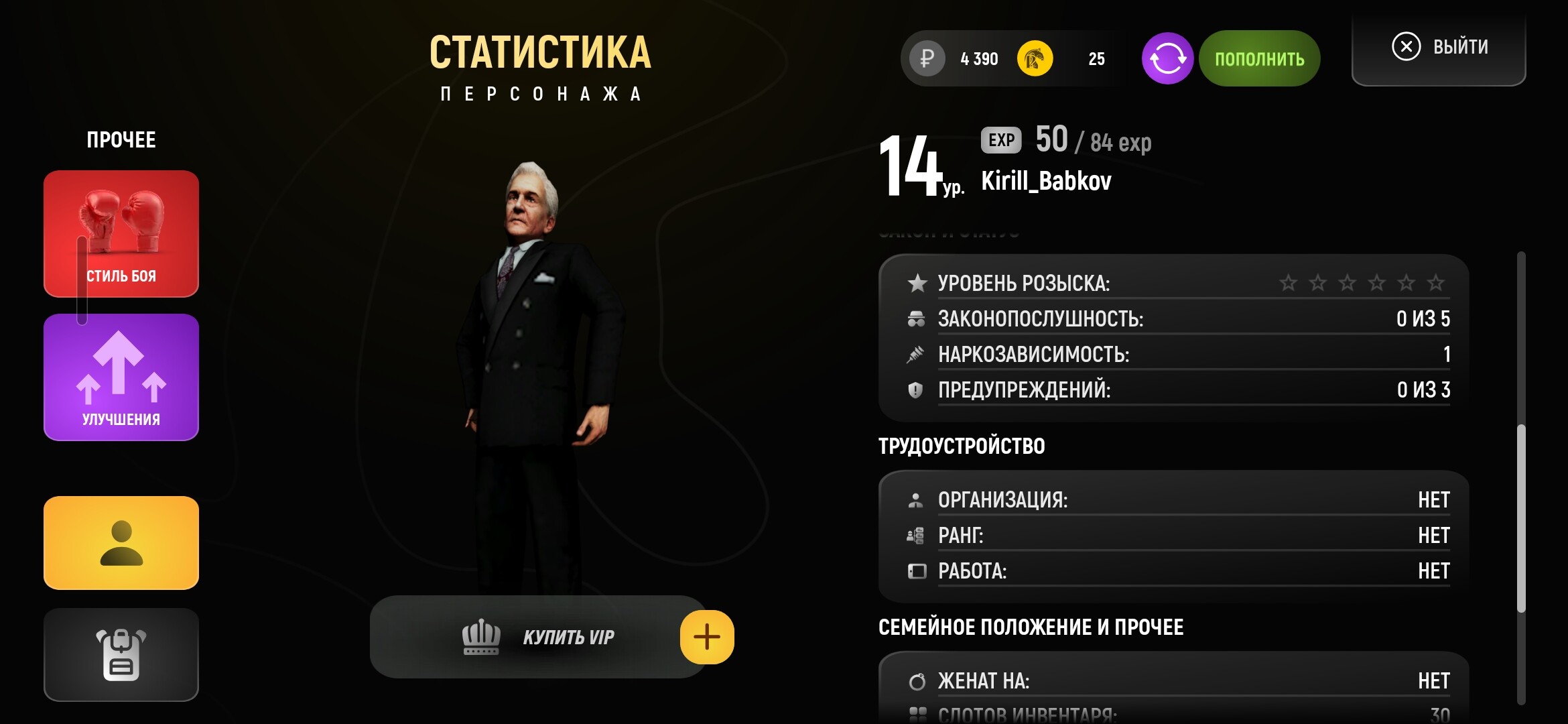The image size is (1568, 724).
Task: Click the gold coin icon showing 25
Action: (1037, 58)
